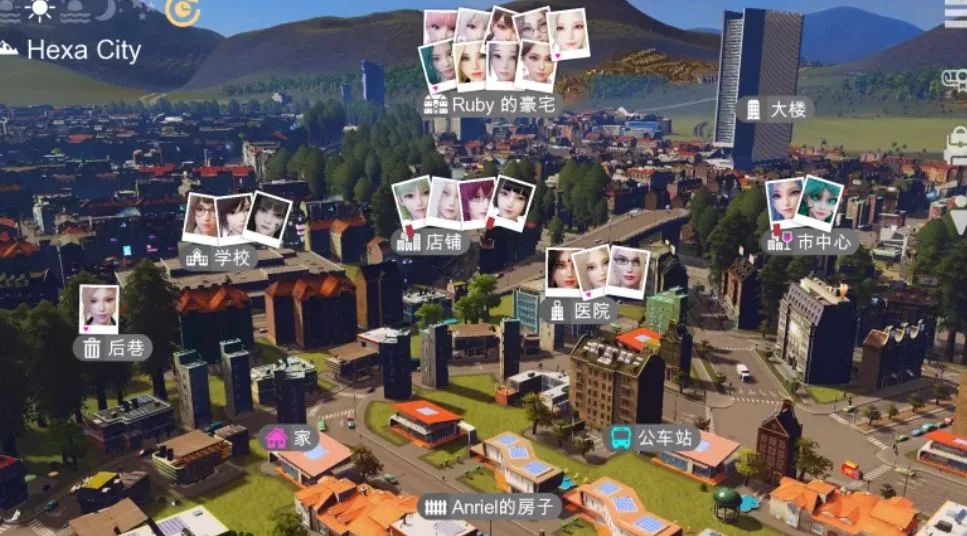
Task: Travel to Ruby's mansion location
Action: point(490,104)
